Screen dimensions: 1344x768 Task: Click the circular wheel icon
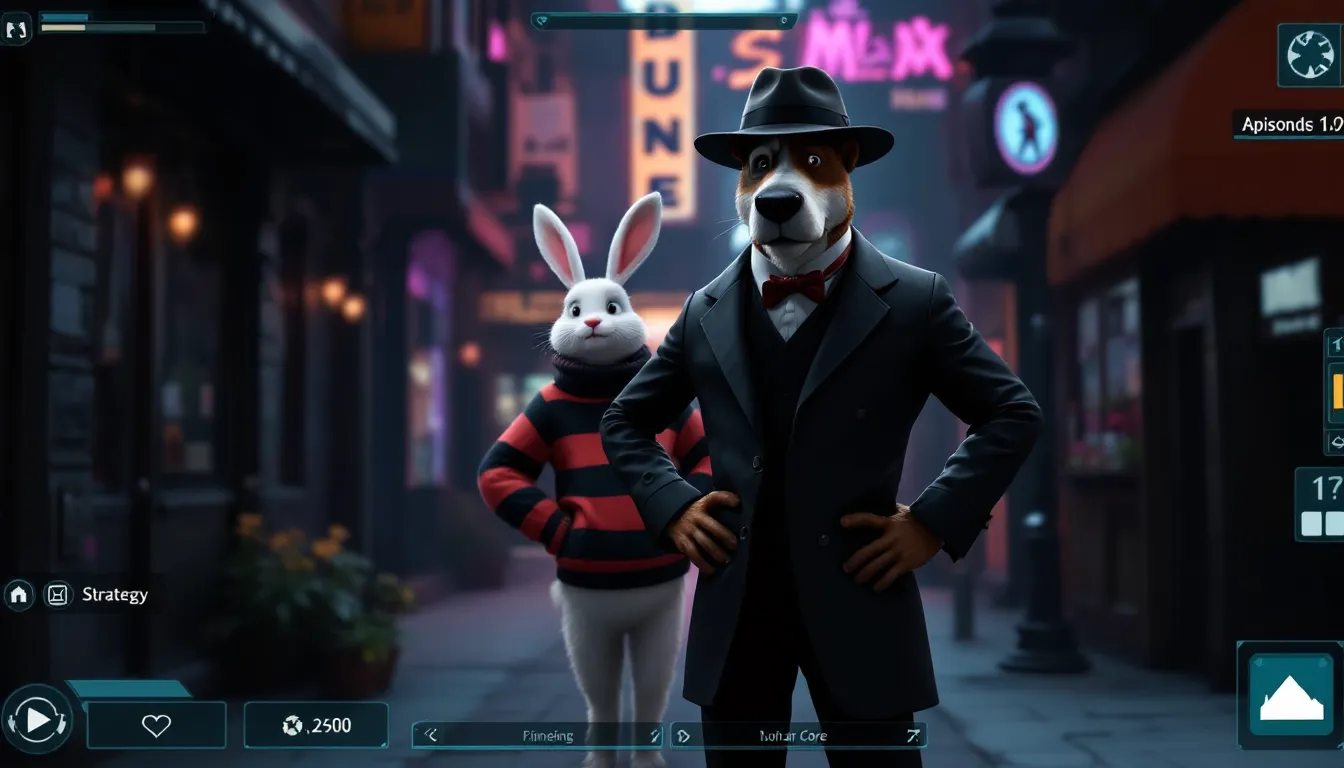pos(1310,55)
